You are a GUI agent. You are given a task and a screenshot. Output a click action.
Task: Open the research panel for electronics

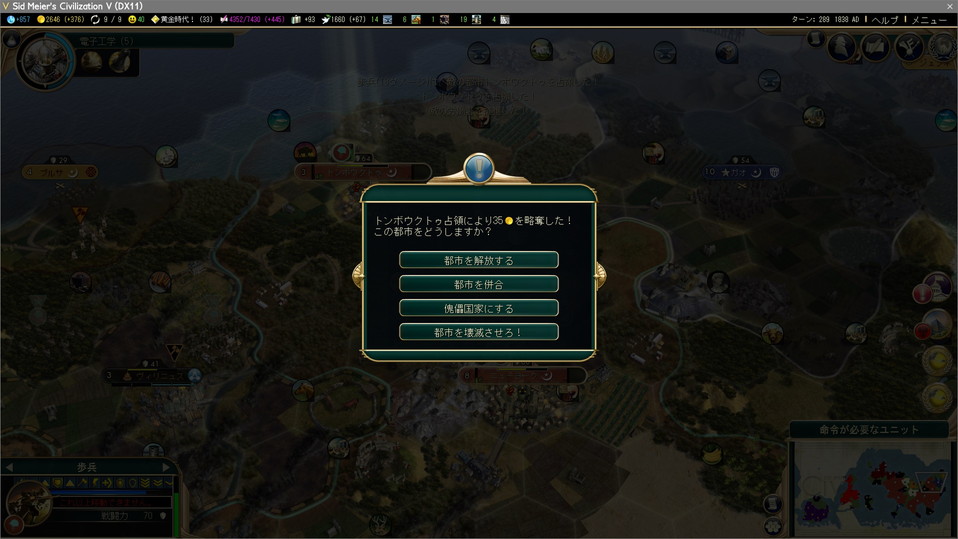point(46,60)
